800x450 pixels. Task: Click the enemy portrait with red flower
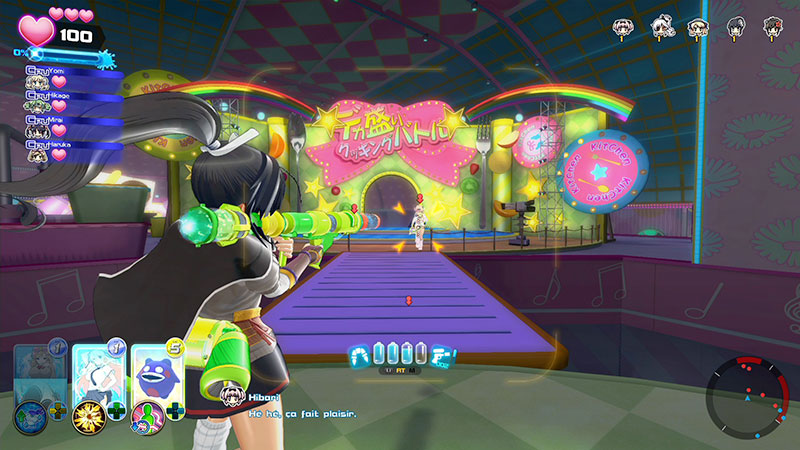(773, 27)
